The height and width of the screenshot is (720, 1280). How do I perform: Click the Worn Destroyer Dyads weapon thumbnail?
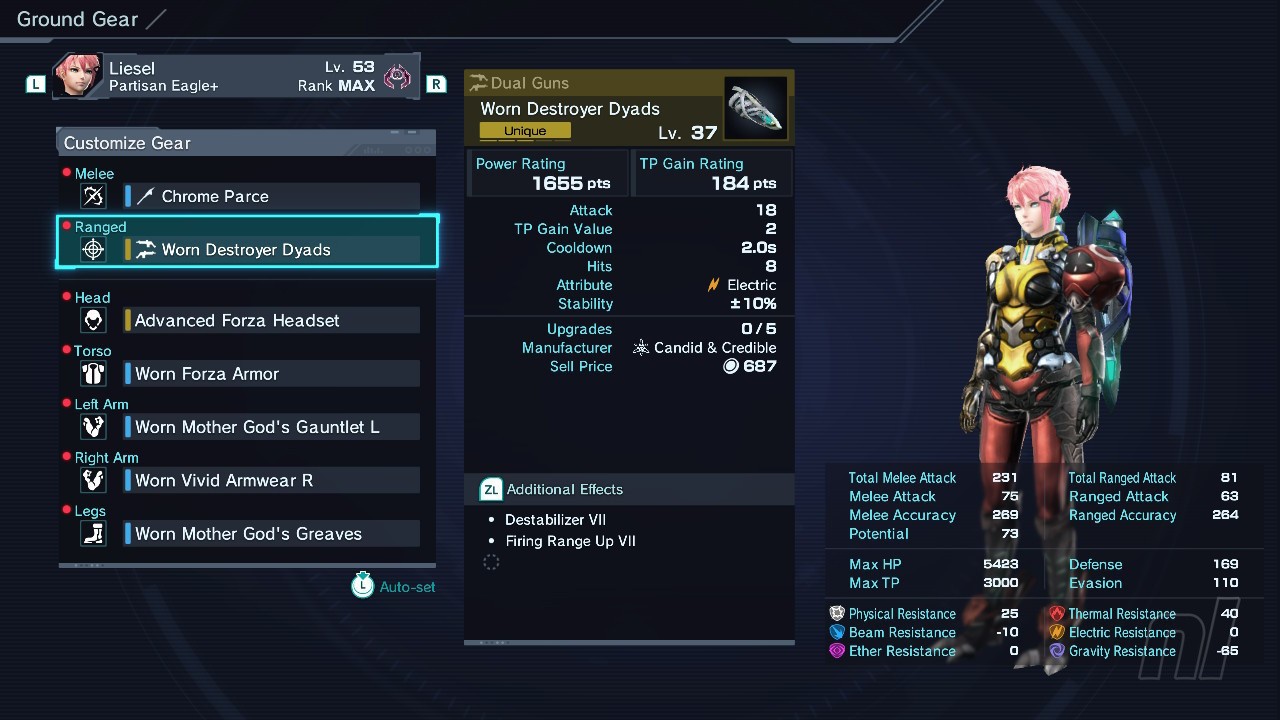(x=755, y=109)
